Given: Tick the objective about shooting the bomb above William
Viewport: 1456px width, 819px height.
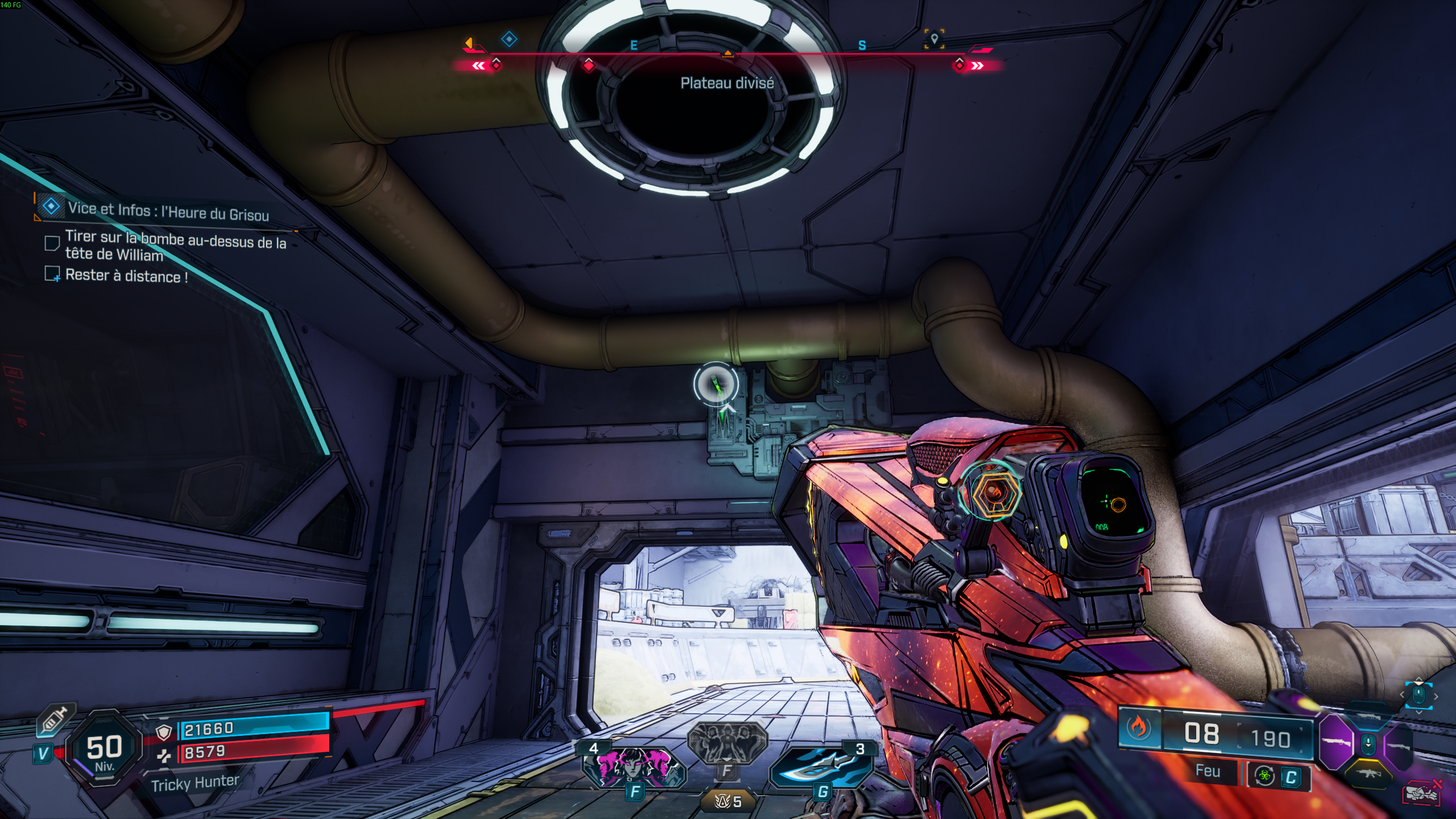Looking at the screenshot, I should click(52, 243).
